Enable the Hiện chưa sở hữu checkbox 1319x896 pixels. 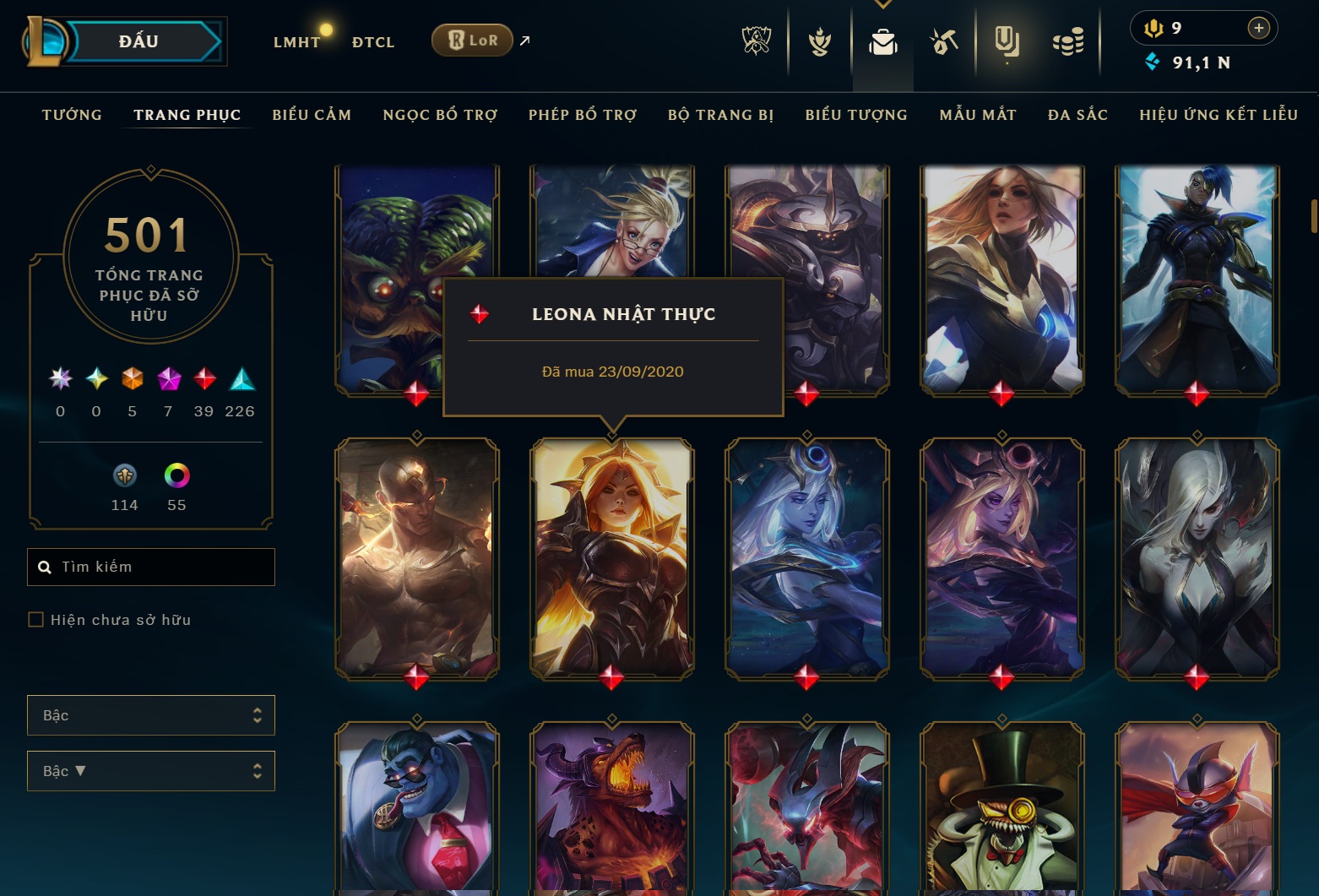pyautogui.click(x=35, y=619)
